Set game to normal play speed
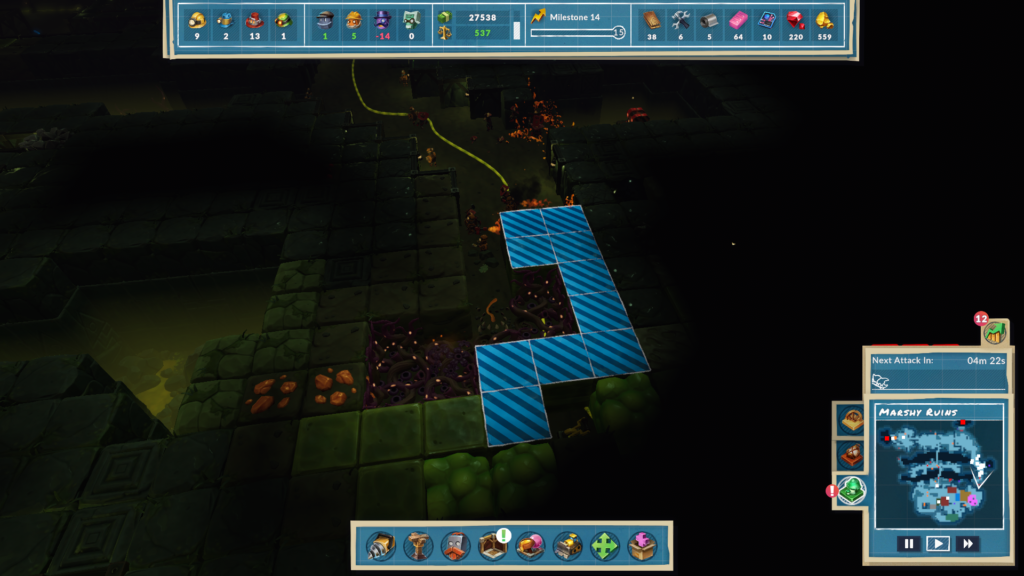The image size is (1024, 576). [x=937, y=544]
